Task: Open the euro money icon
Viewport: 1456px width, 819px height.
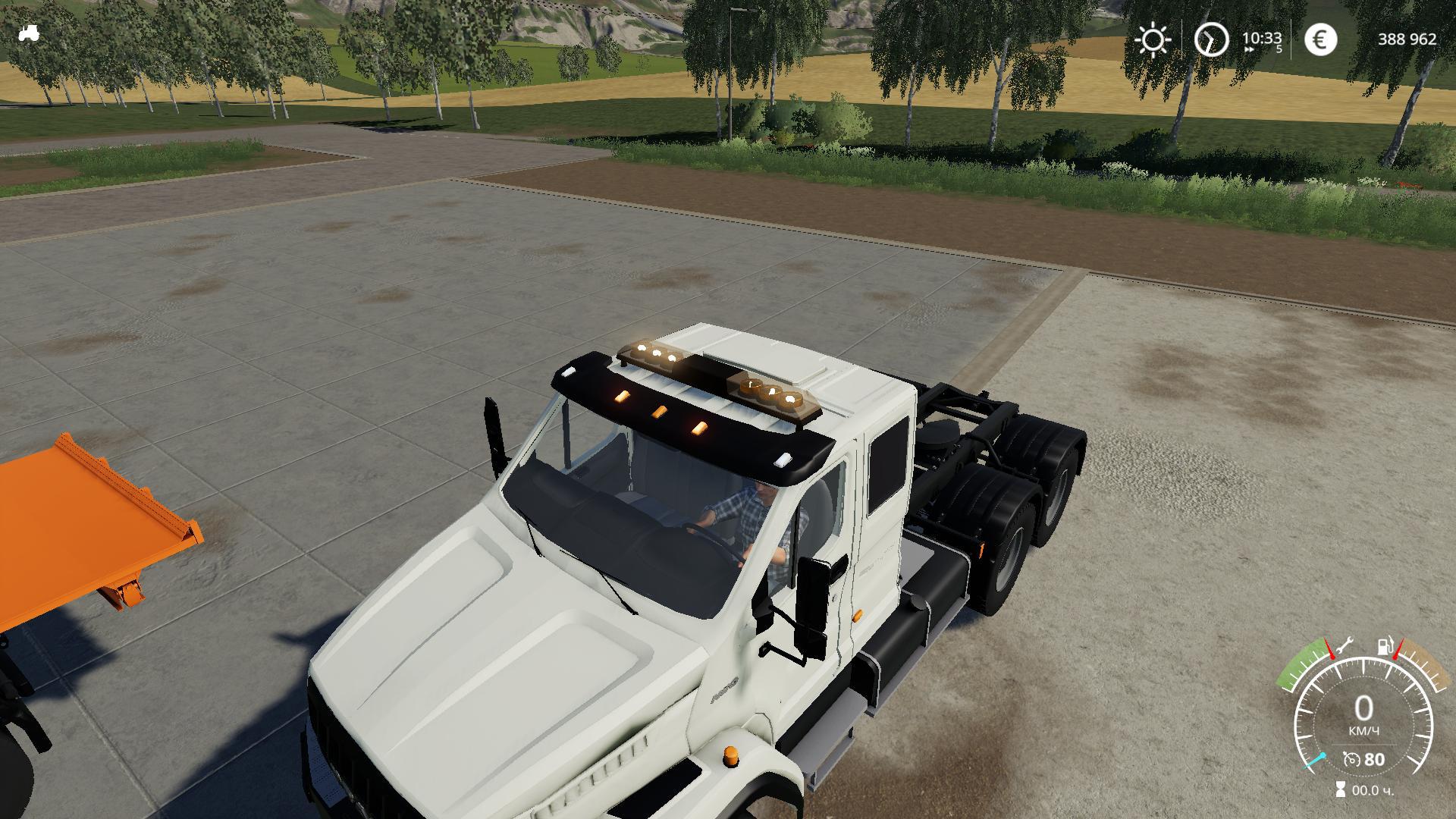Action: click(1320, 39)
